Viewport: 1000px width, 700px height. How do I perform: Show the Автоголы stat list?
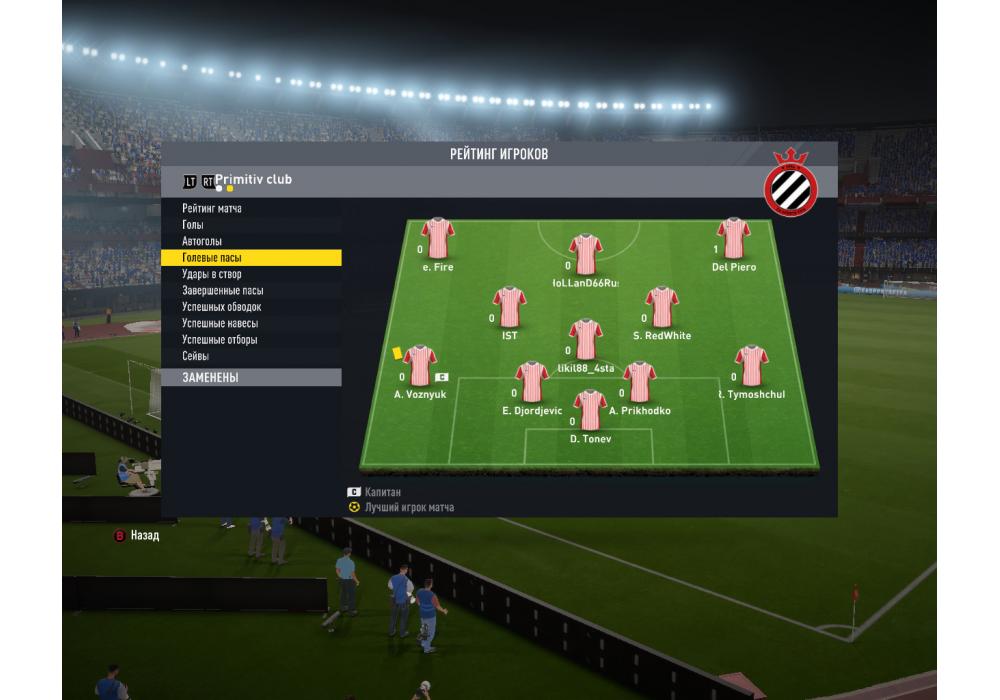pyautogui.click(x=202, y=242)
